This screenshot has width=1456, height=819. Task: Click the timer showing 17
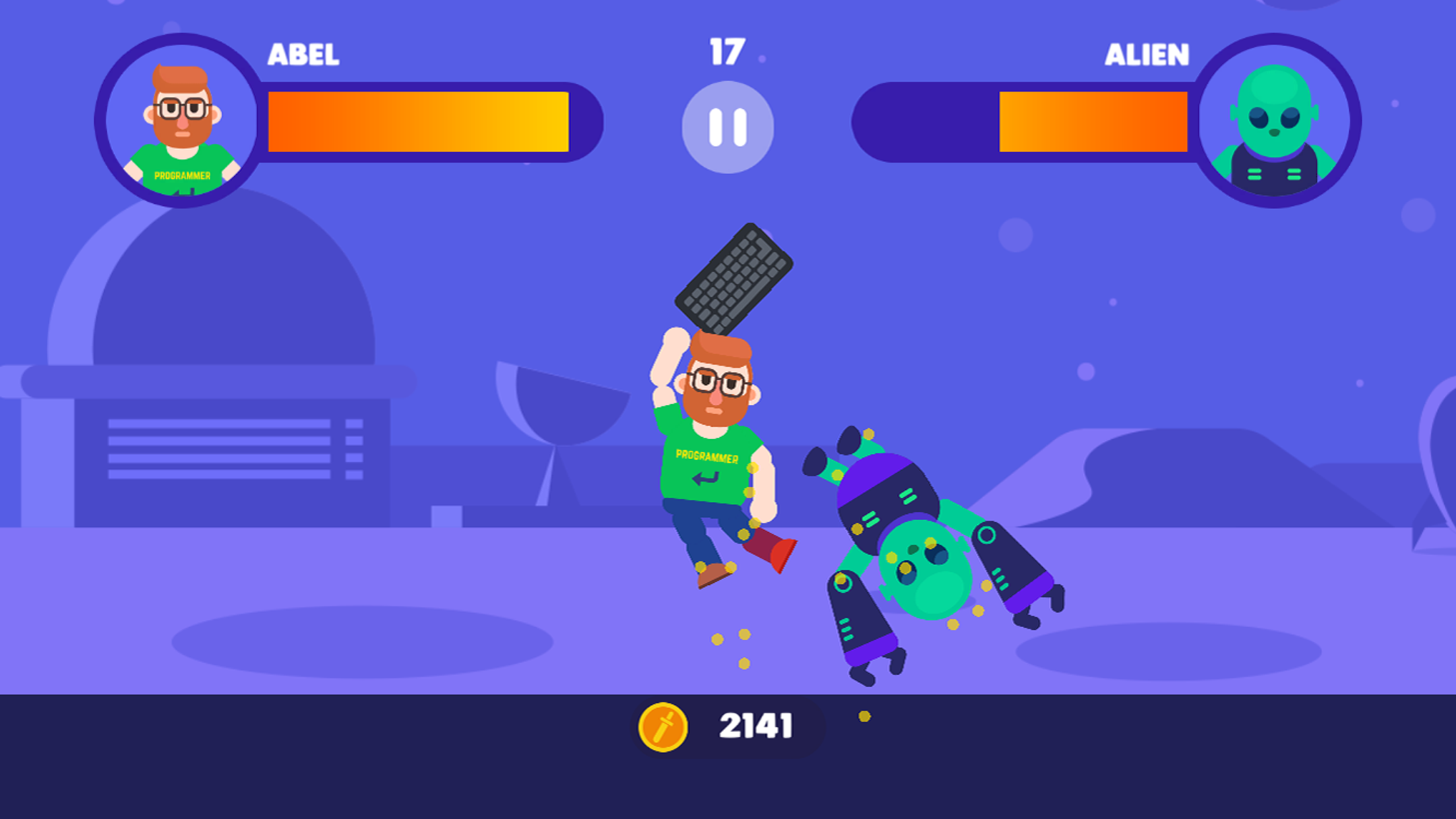coord(727,53)
